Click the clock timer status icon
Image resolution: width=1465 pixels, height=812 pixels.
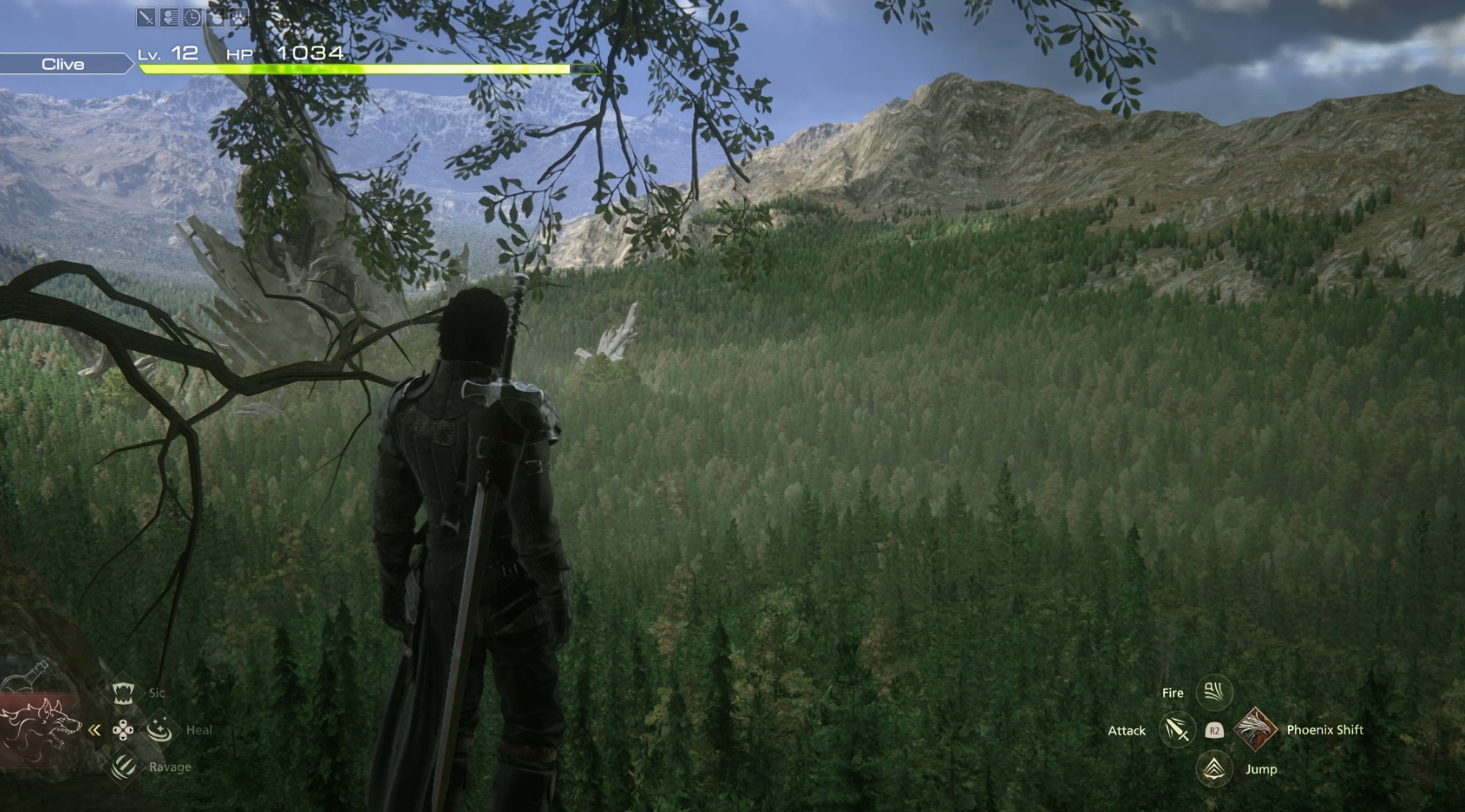[x=192, y=17]
